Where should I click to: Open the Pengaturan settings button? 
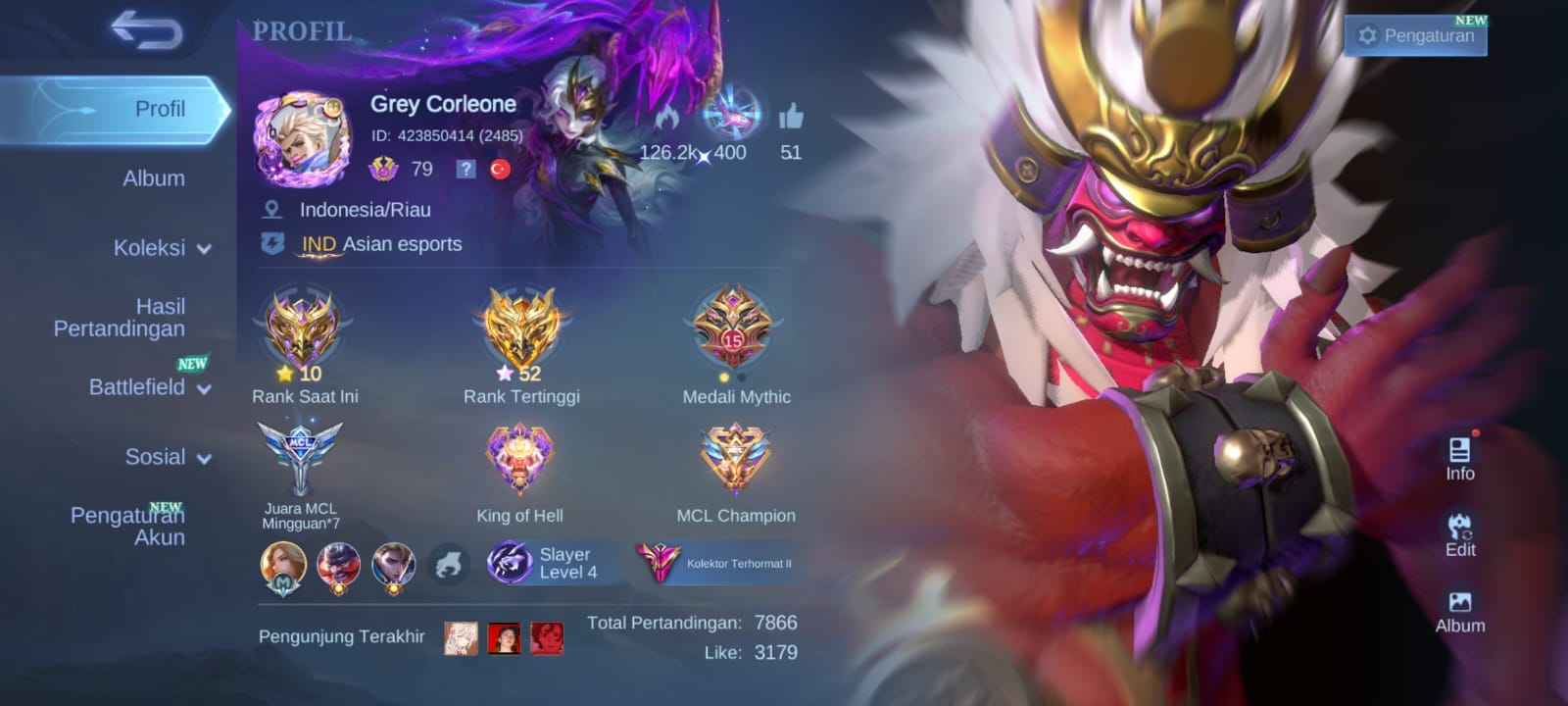click(x=1415, y=36)
